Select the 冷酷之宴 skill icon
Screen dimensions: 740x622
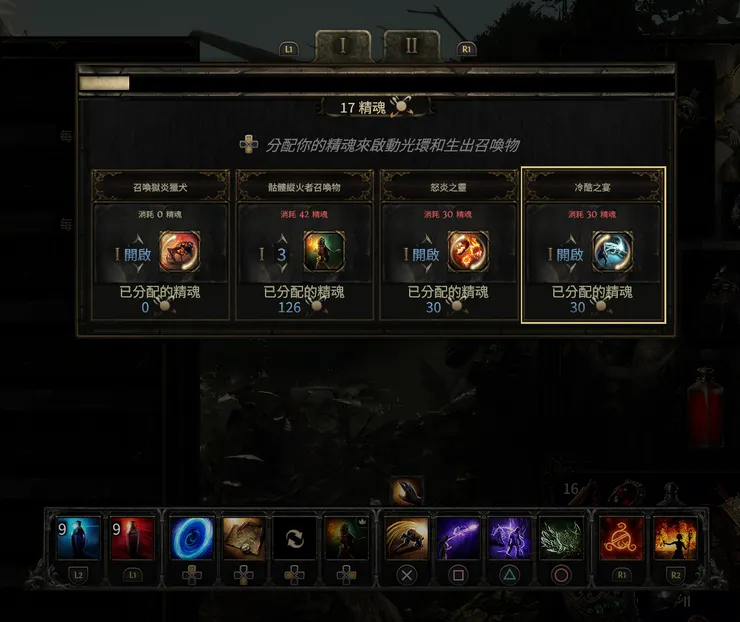coord(612,253)
